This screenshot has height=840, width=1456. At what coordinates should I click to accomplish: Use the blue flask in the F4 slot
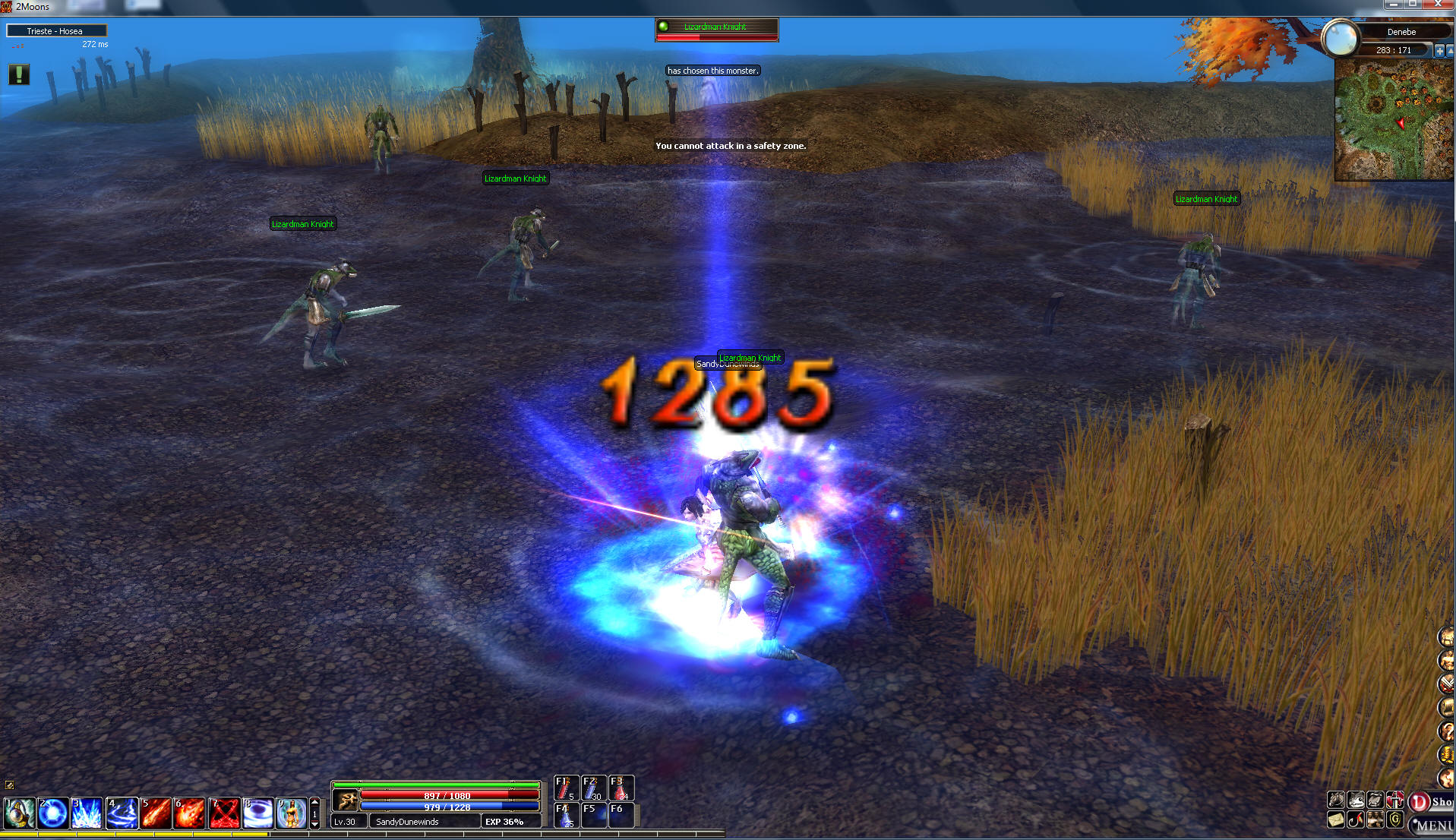click(566, 815)
